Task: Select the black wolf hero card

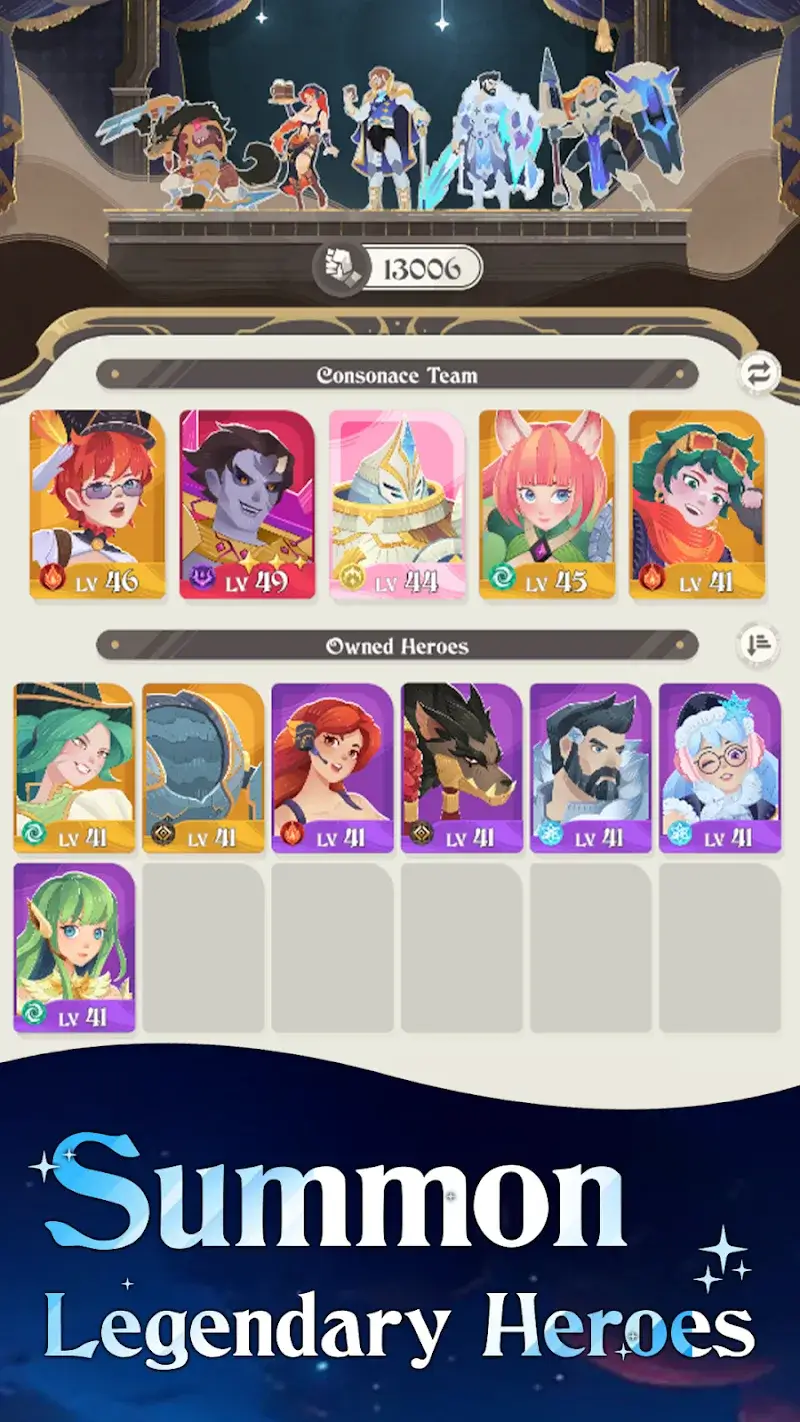Action: pyautogui.click(x=462, y=768)
